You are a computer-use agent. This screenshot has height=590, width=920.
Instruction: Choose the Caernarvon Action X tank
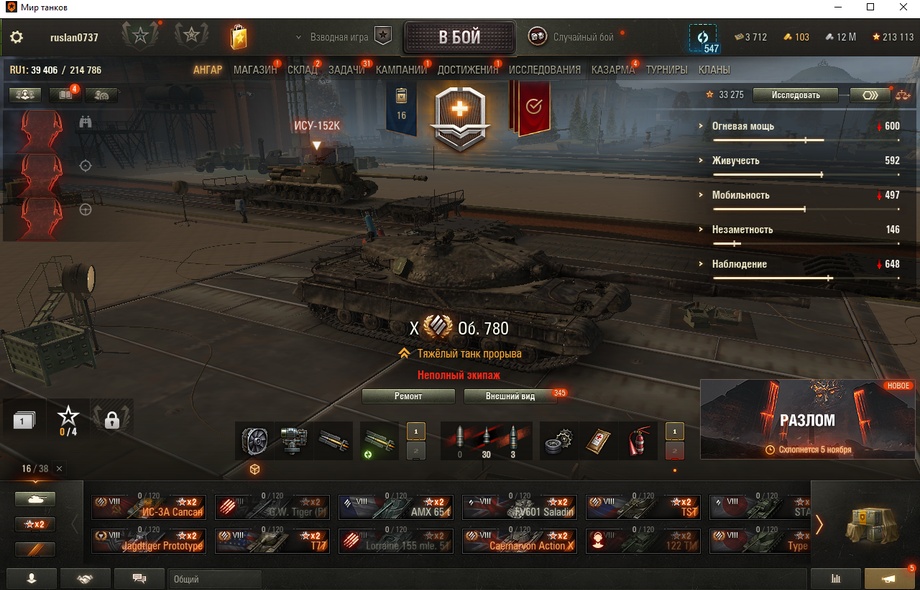(518, 540)
